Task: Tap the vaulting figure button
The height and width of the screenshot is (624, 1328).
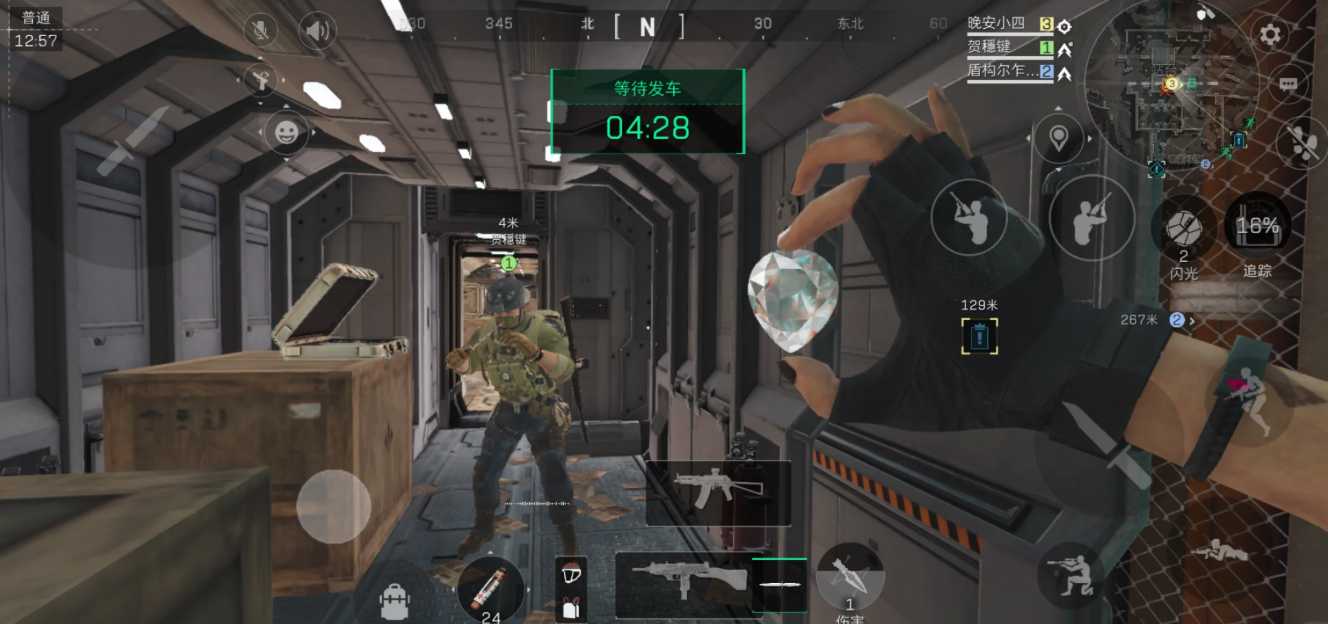Action: 1249,402
